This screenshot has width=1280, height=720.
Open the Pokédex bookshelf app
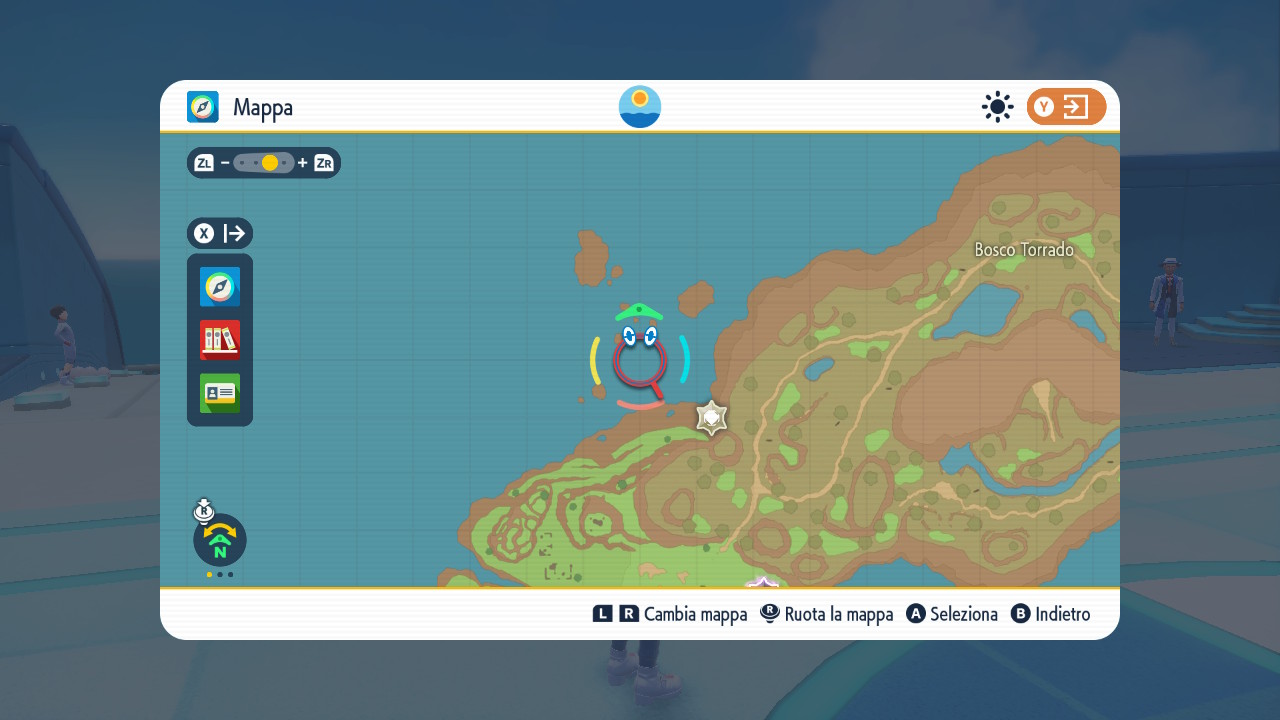tap(220, 340)
